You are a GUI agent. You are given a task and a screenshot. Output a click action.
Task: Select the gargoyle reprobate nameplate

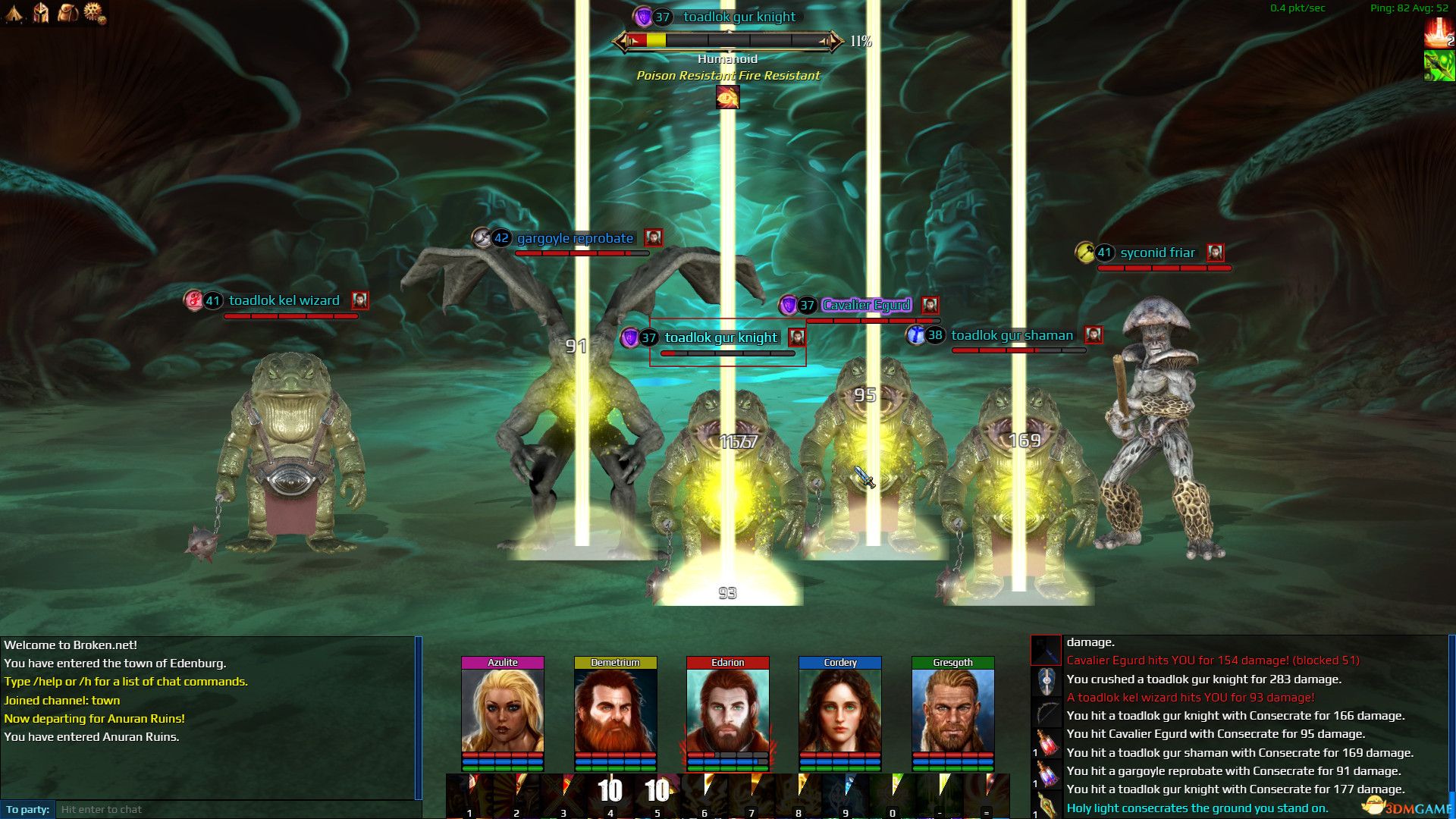[574, 238]
